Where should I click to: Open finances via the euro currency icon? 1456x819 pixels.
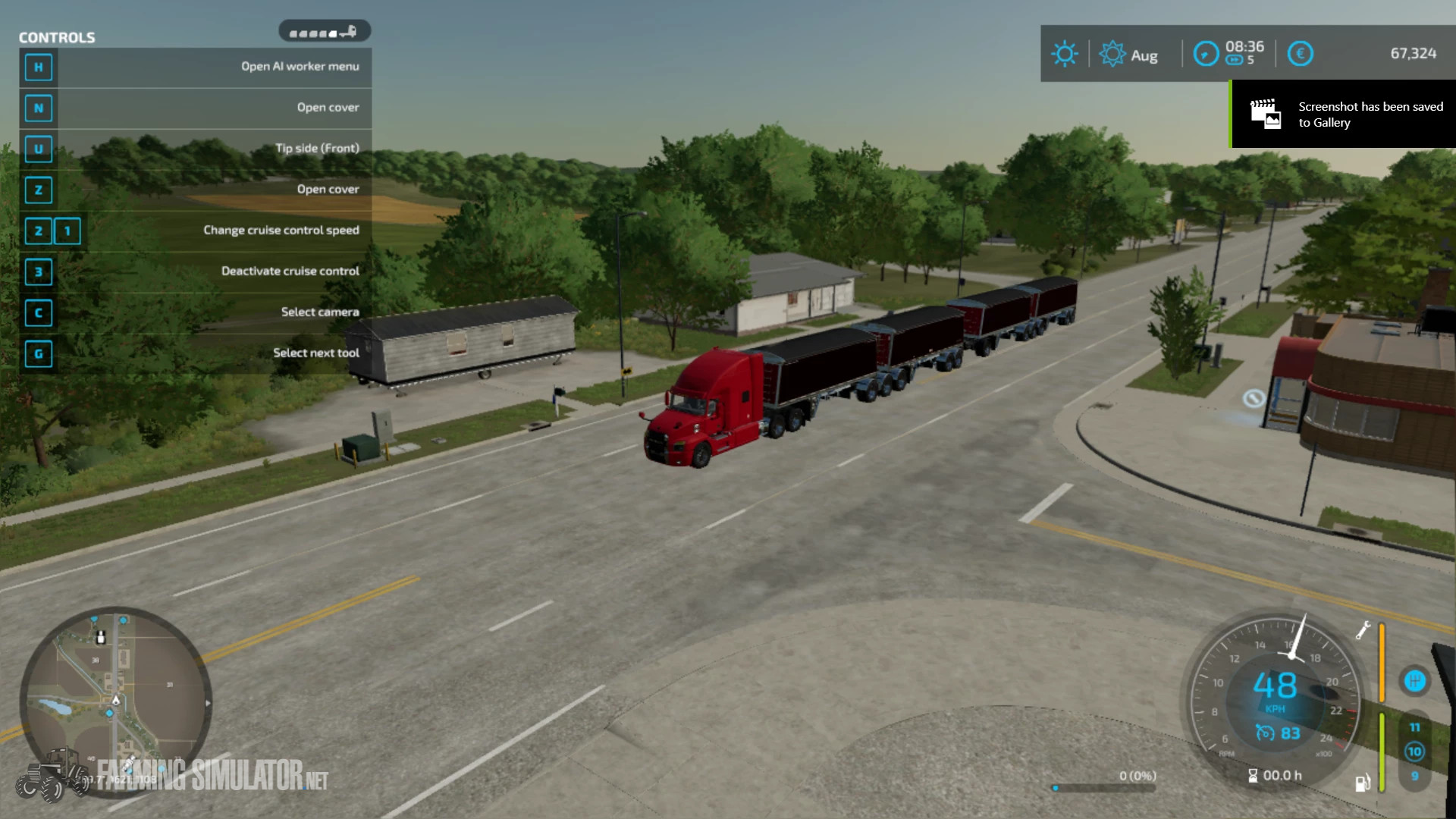click(1301, 53)
